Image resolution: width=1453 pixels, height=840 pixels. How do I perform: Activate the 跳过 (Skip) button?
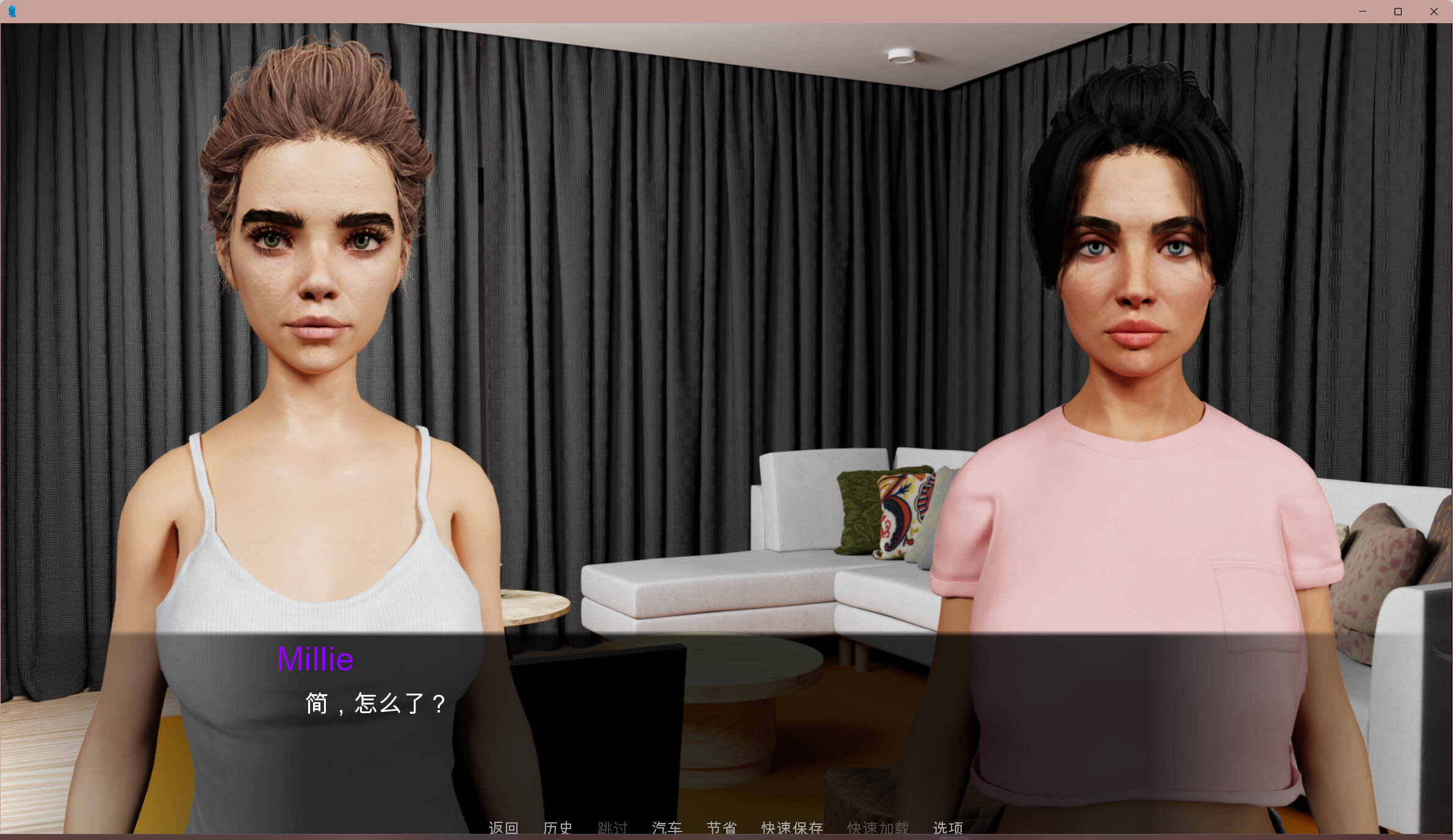613,828
